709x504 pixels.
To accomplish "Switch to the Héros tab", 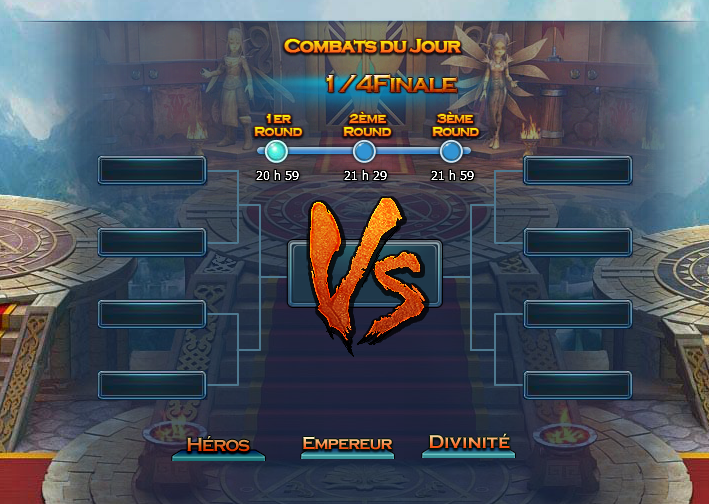I will pos(218,445).
